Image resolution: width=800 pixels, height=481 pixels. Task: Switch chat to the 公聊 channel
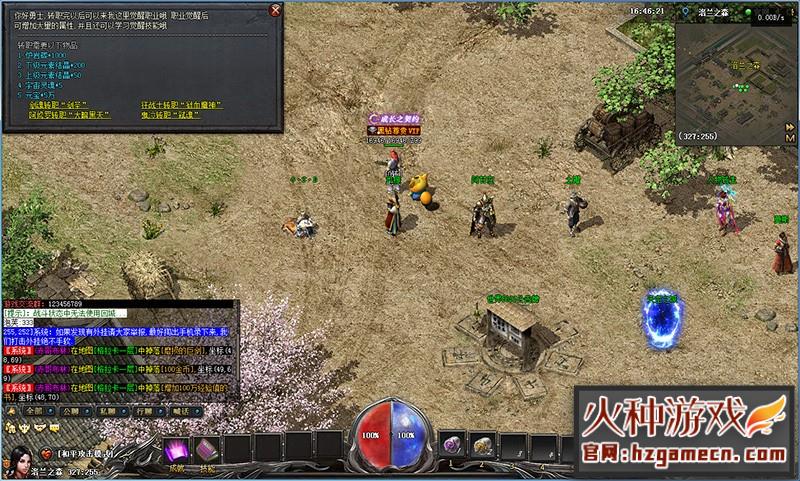click(71, 409)
